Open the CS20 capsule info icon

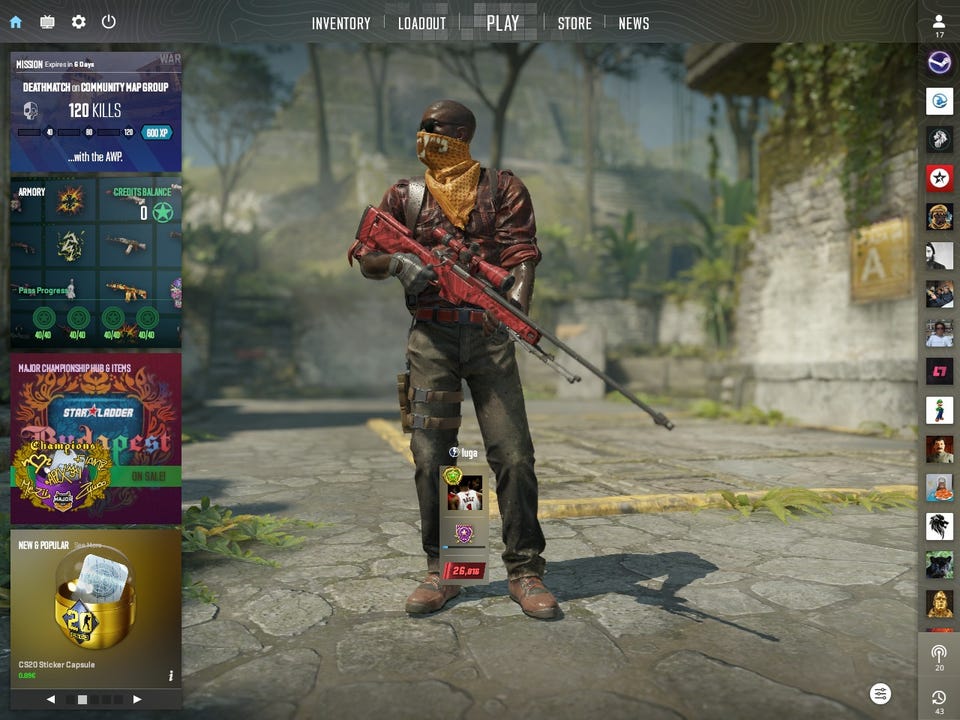click(171, 676)
